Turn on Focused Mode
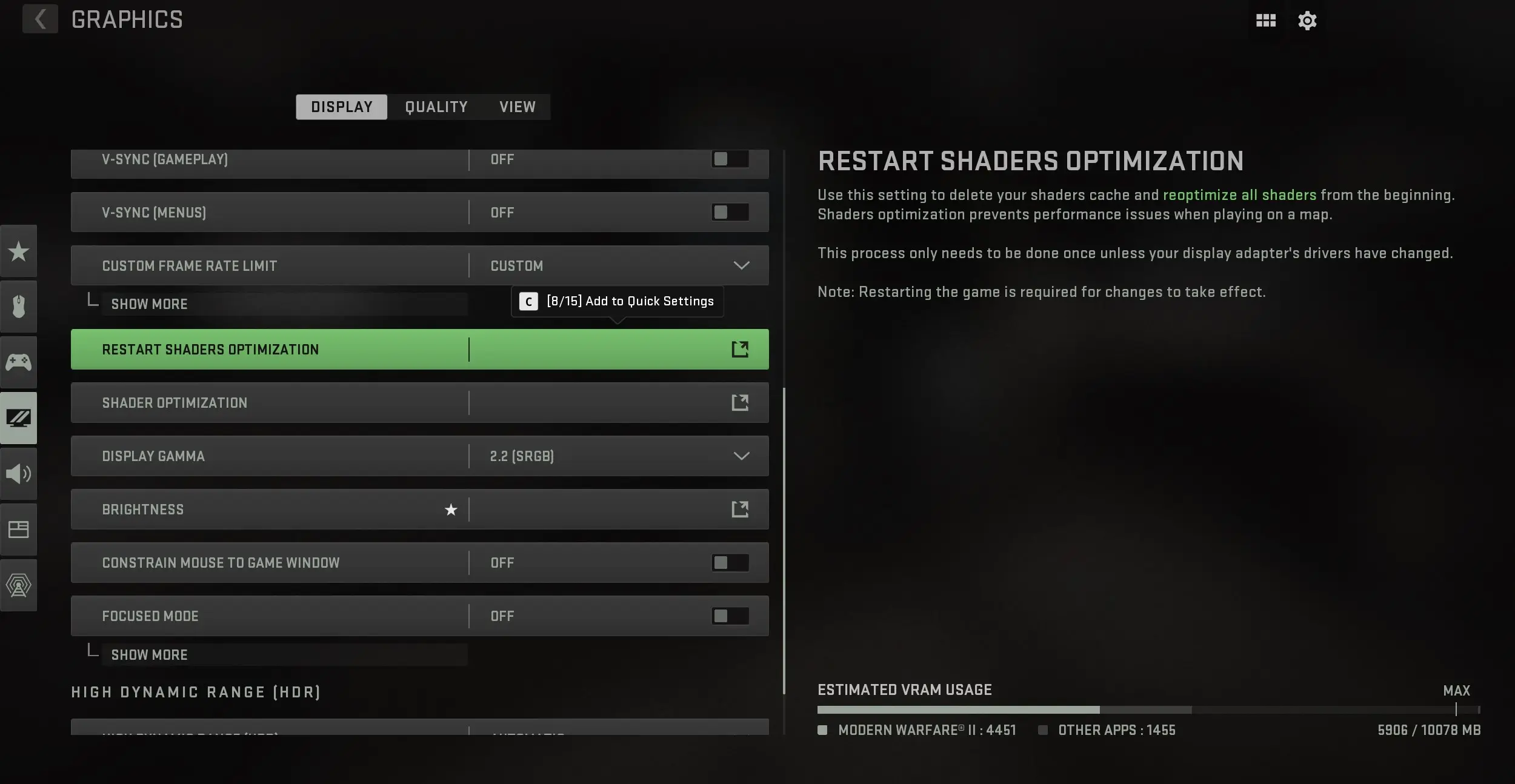The width and height of the screenshot is (1515, 784). click(729, 616)
